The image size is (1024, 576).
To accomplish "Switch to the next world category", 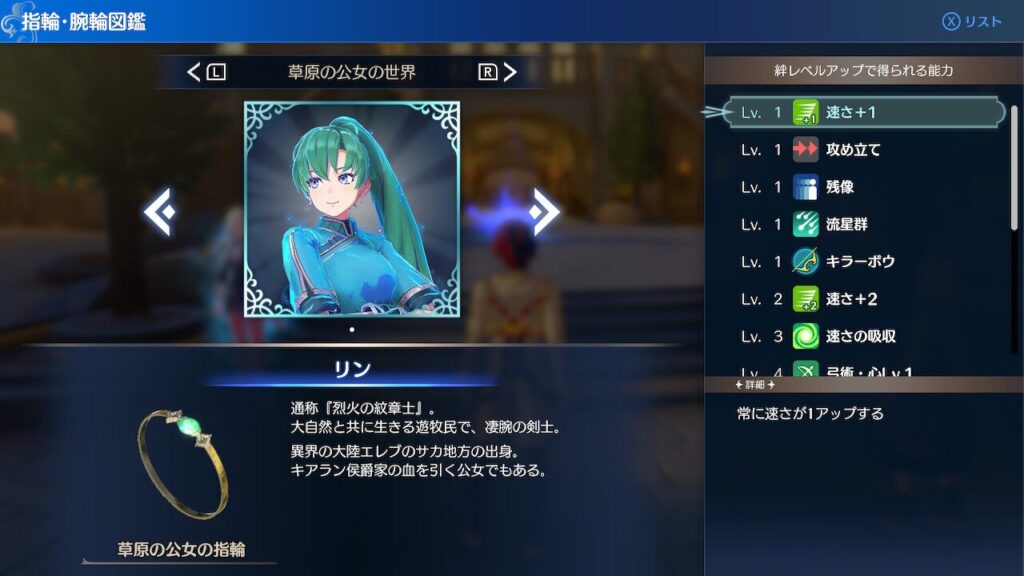I will [498, 72].
